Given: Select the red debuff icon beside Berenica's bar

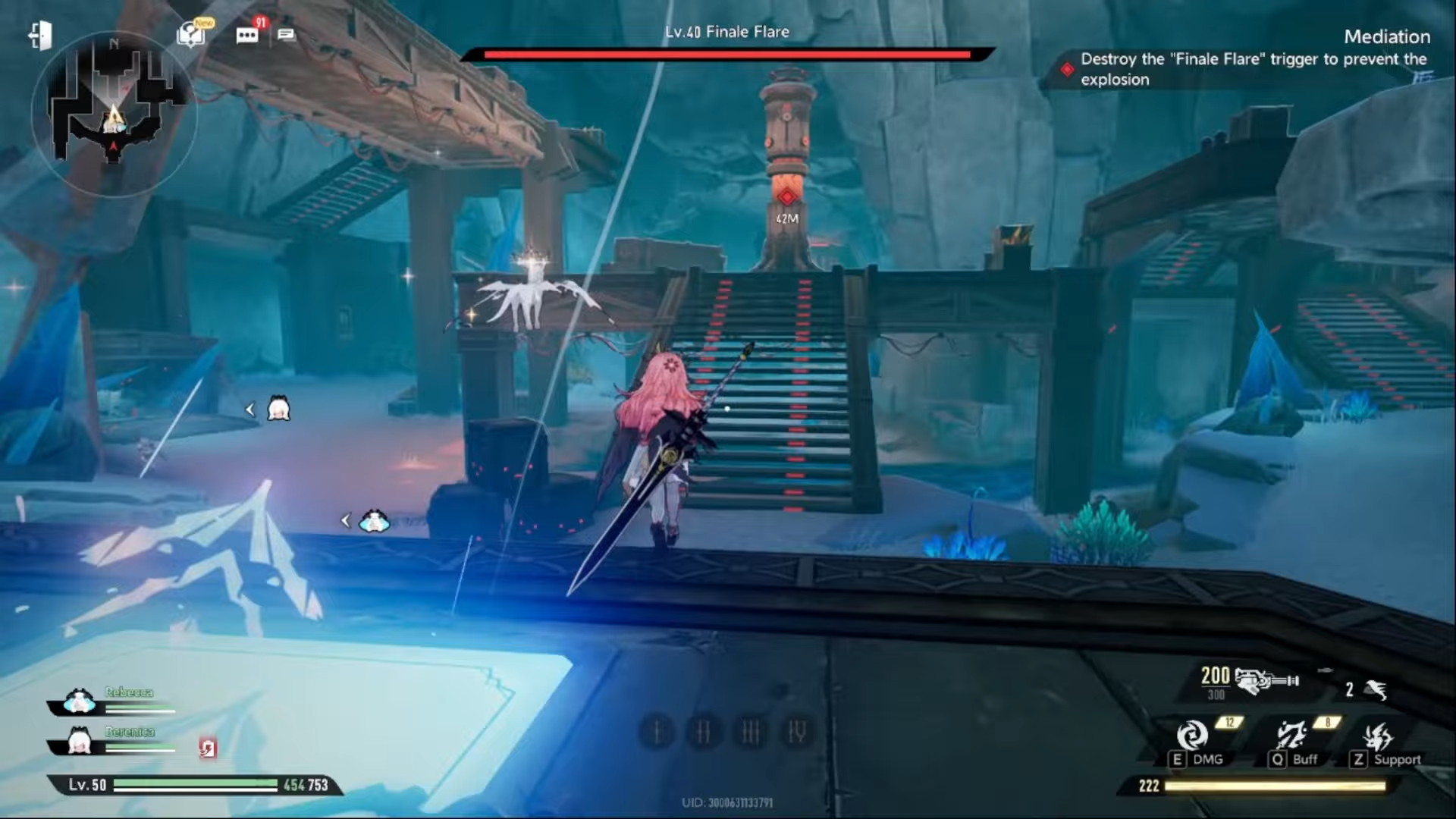Looking at the screenshot, I should (x=208, y=748).
